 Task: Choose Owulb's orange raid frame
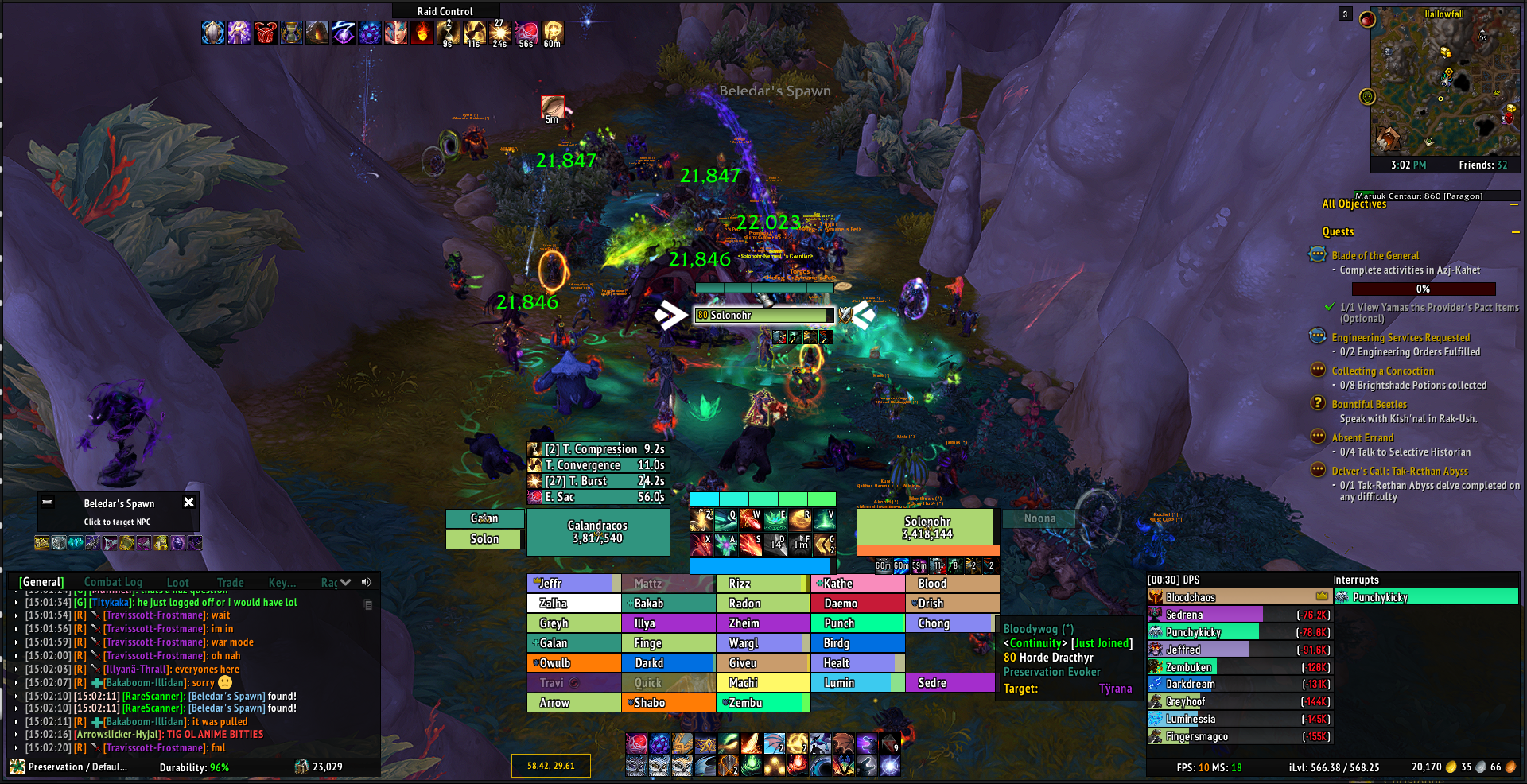[573, 663]
